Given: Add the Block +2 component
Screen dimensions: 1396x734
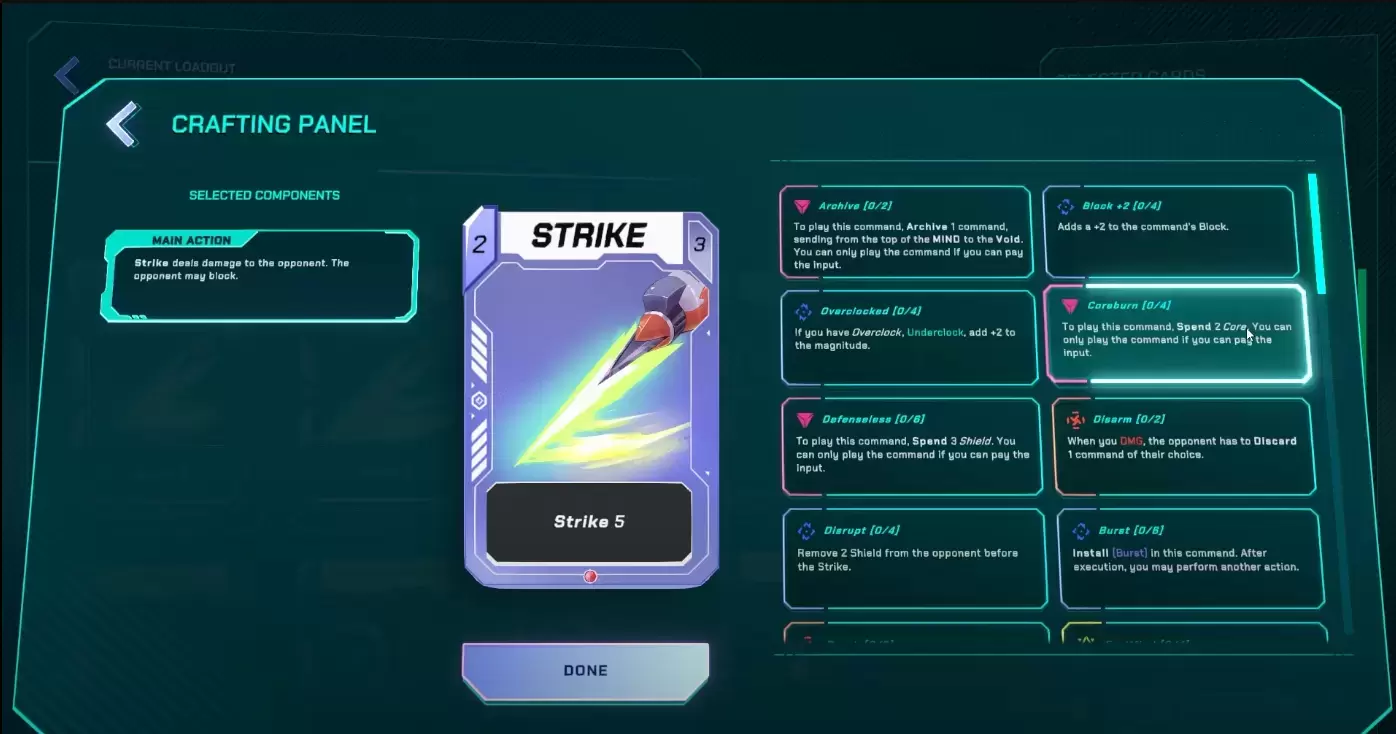Looking at the screenshot, I should (x=1170, y=231).
